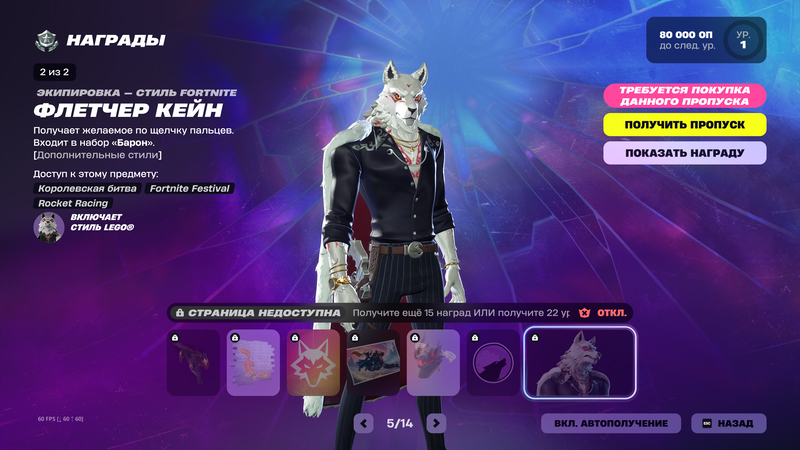The width and height of the screenshot is (800, 450).
Task: Select the orange fox spray reward tile
Action: 253,363
